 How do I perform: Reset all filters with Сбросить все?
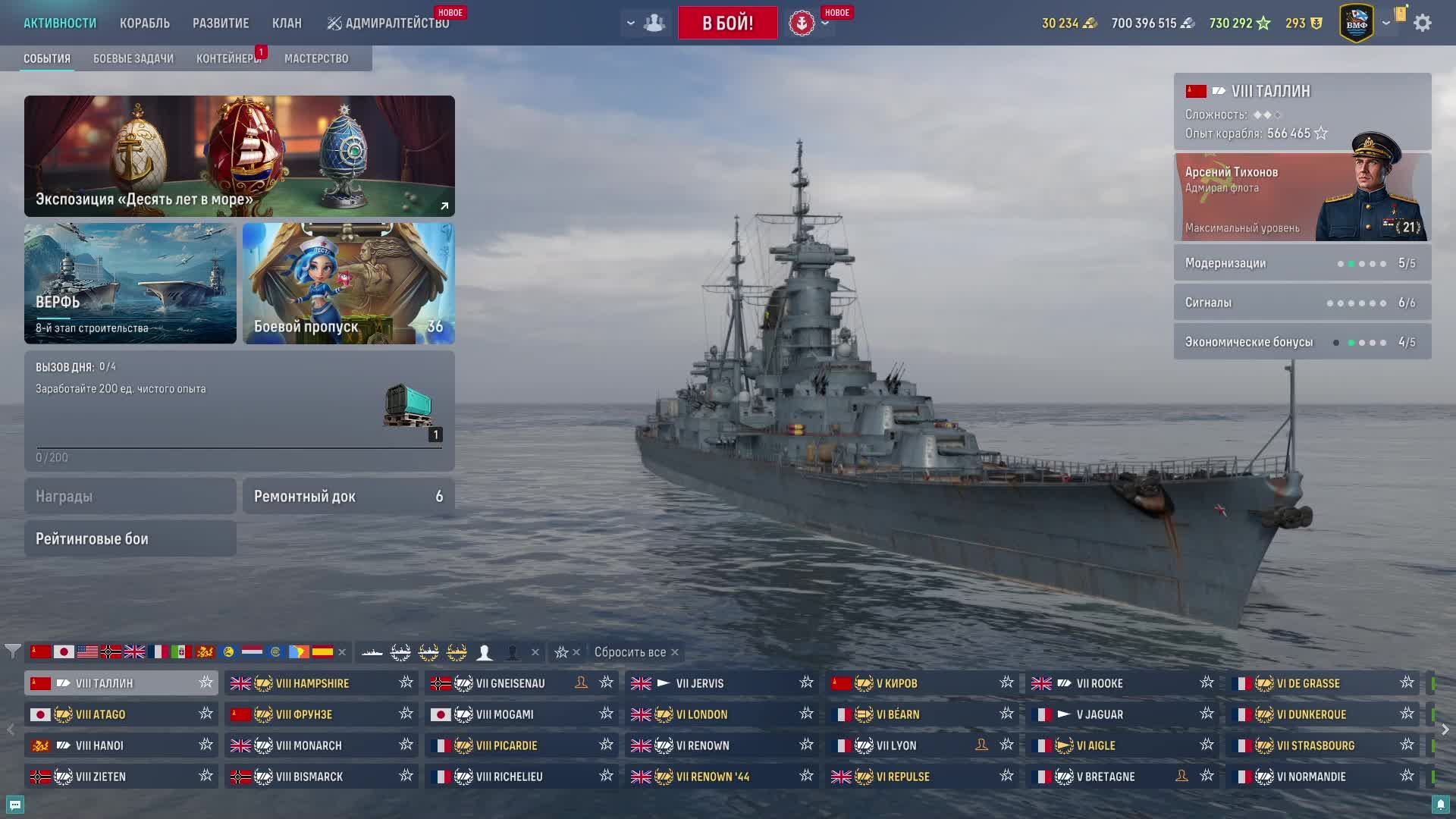click(635, 652)
